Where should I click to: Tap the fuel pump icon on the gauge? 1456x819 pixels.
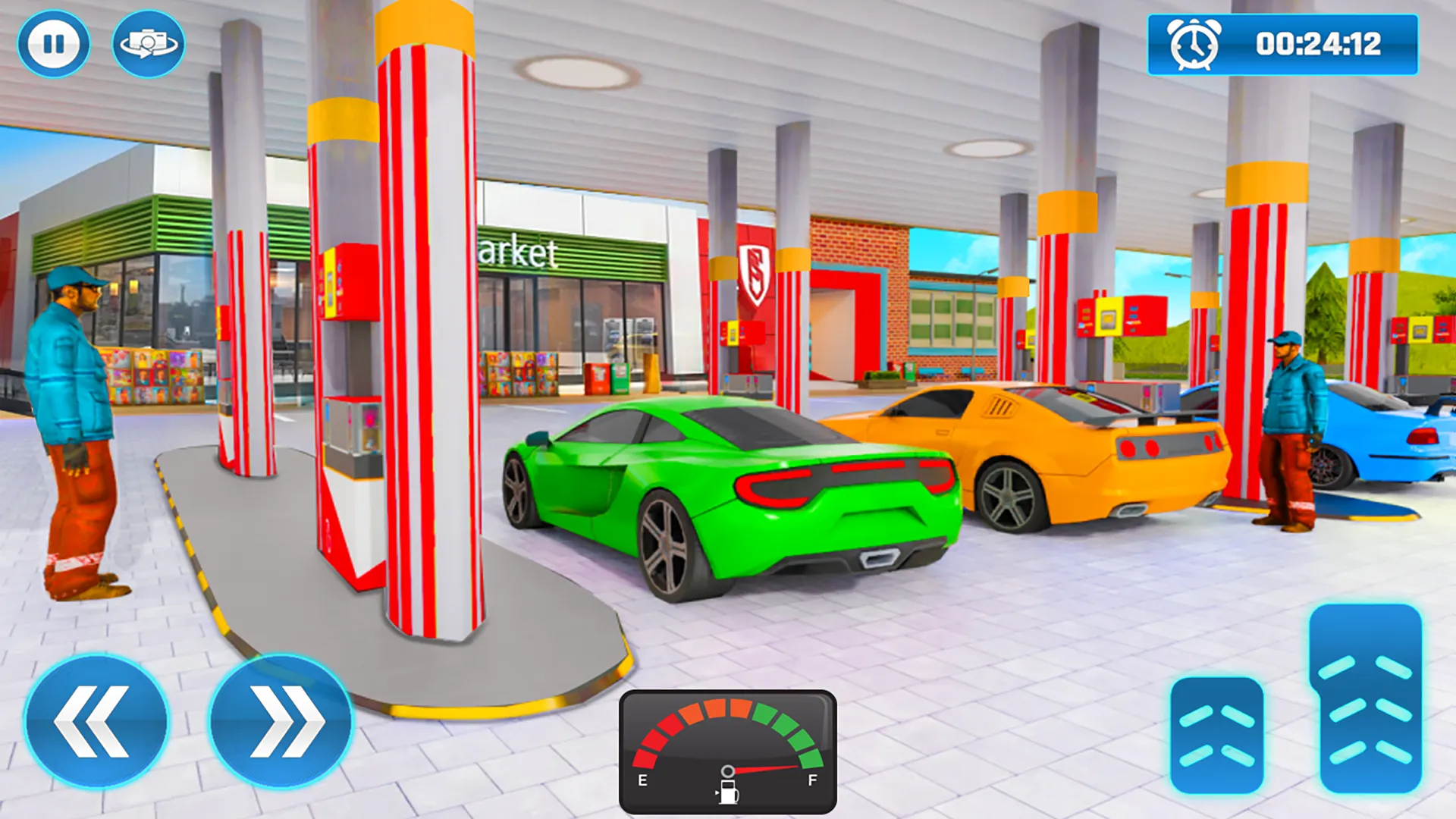(x=730, y=795)
